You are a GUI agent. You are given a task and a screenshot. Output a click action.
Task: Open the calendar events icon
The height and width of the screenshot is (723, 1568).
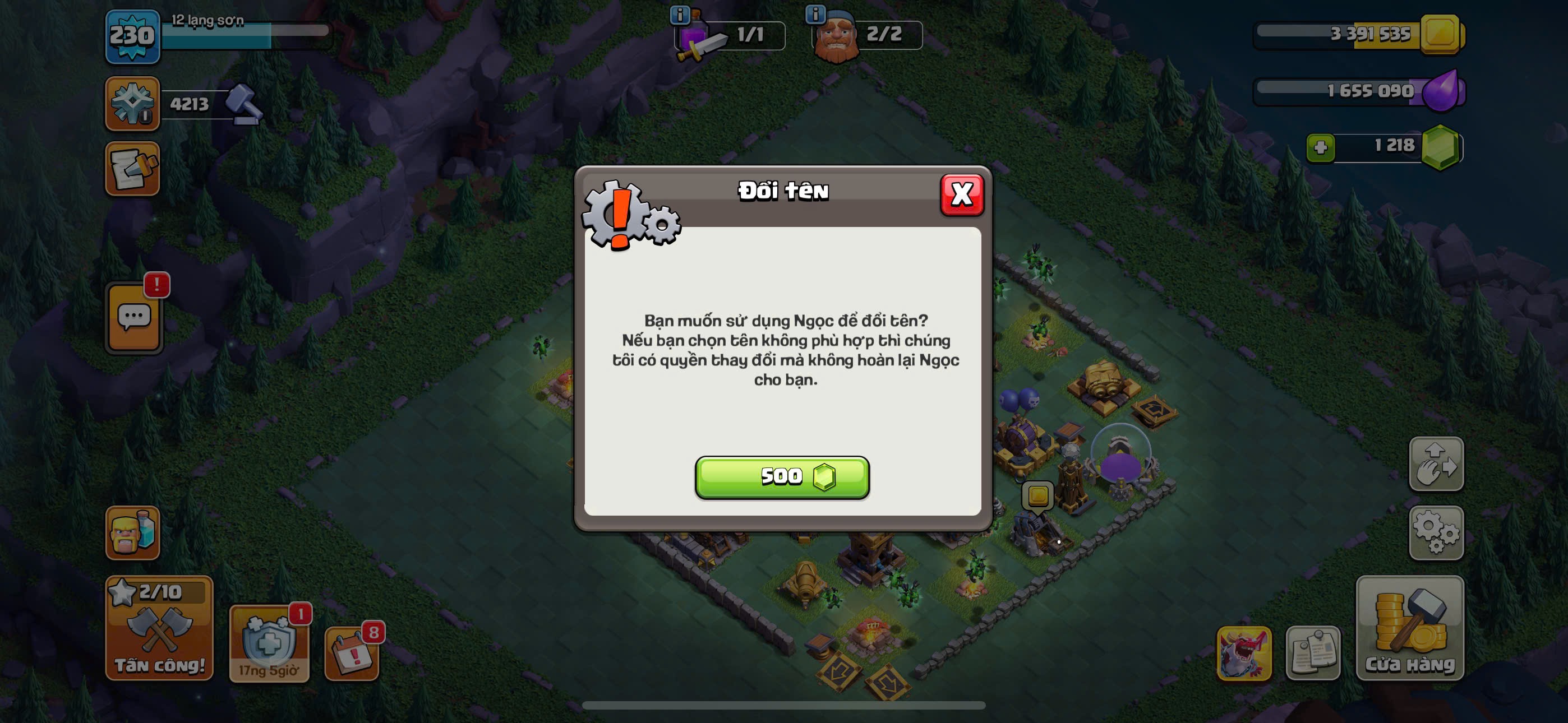click(x=351, y=653)
